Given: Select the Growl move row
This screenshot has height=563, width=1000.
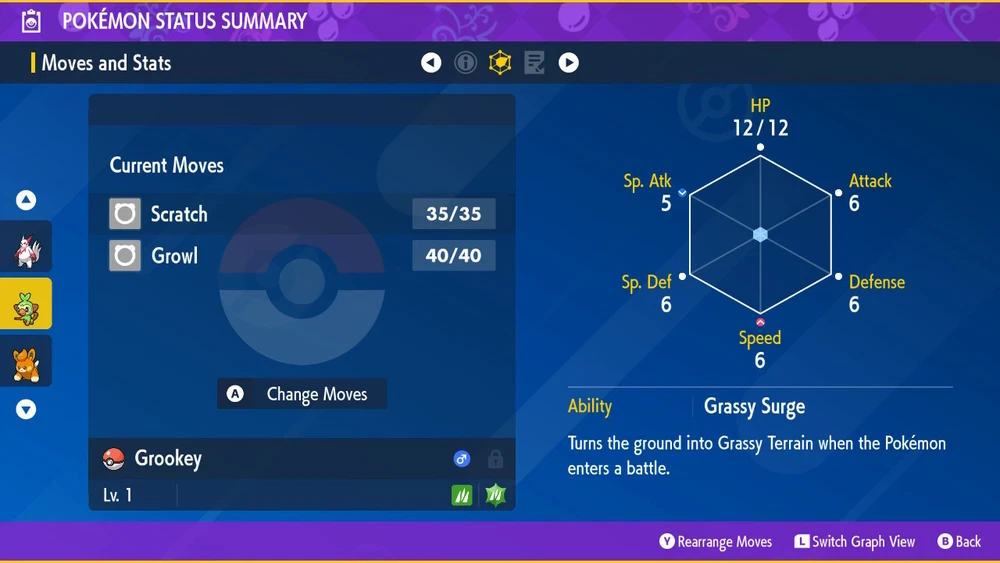Looking at the screenshot, I should click(302, 256).
